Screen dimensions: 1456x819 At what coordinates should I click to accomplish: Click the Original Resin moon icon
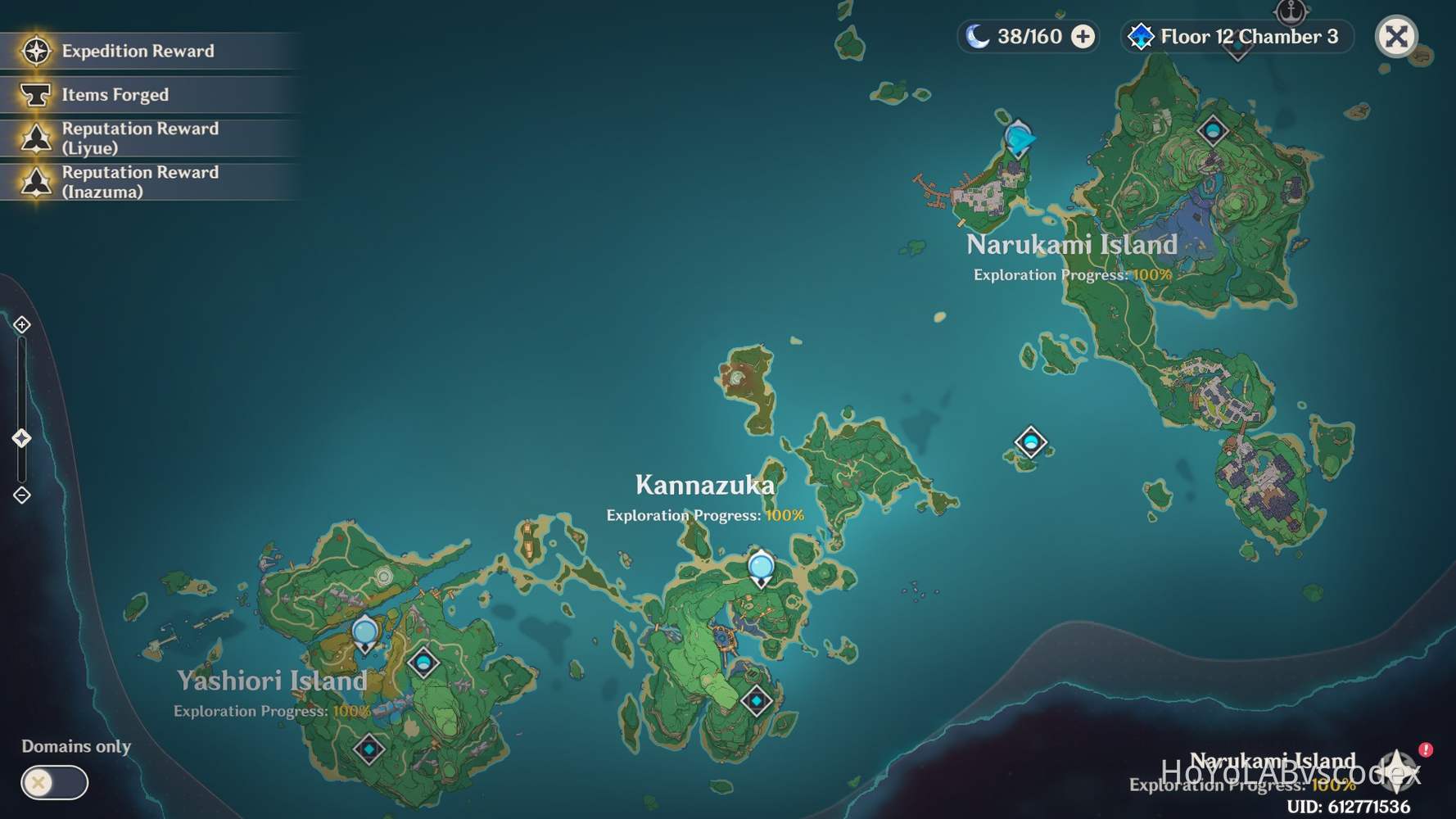[x=977, y=36]
